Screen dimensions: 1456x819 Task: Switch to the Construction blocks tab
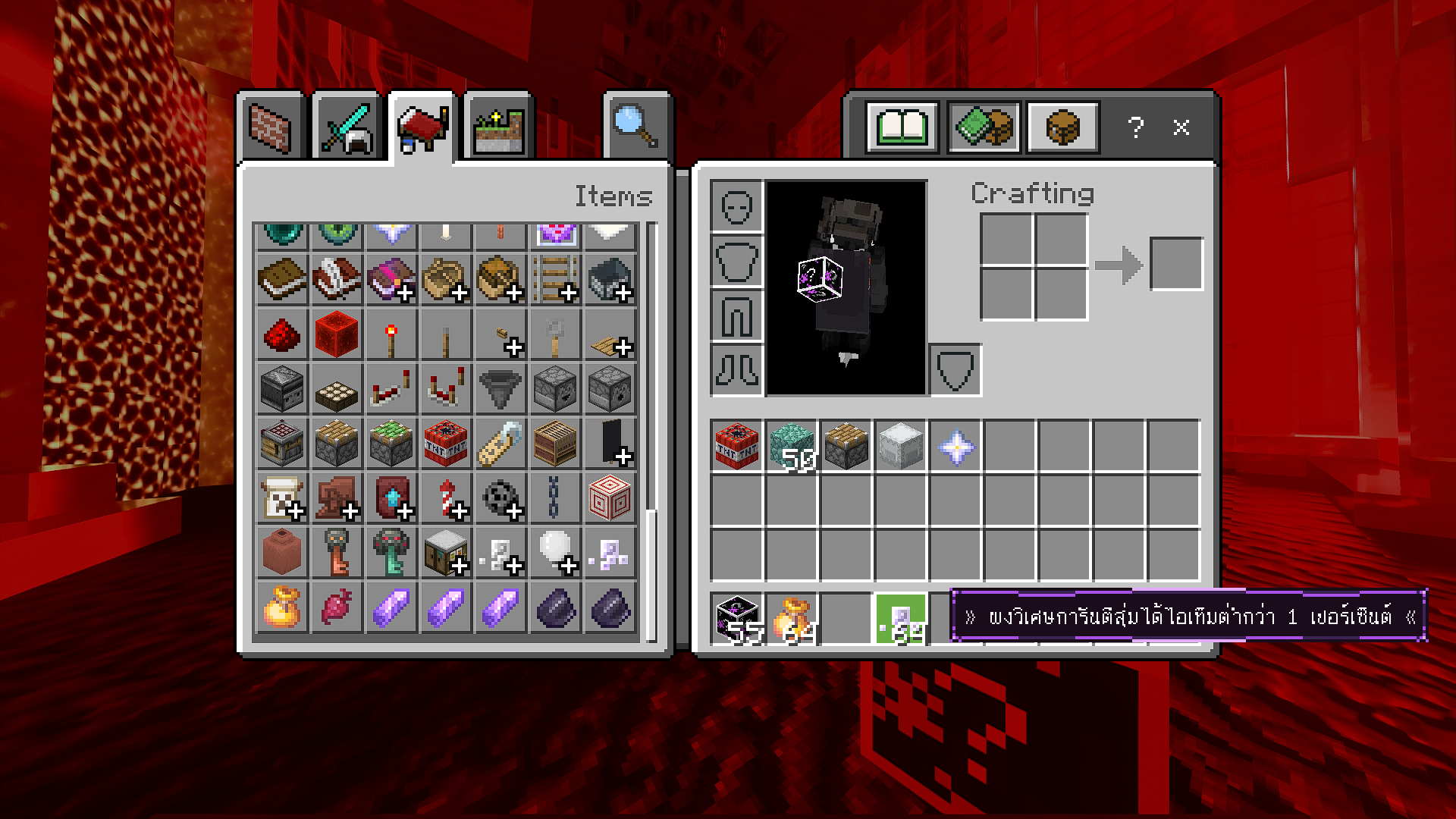271,127
